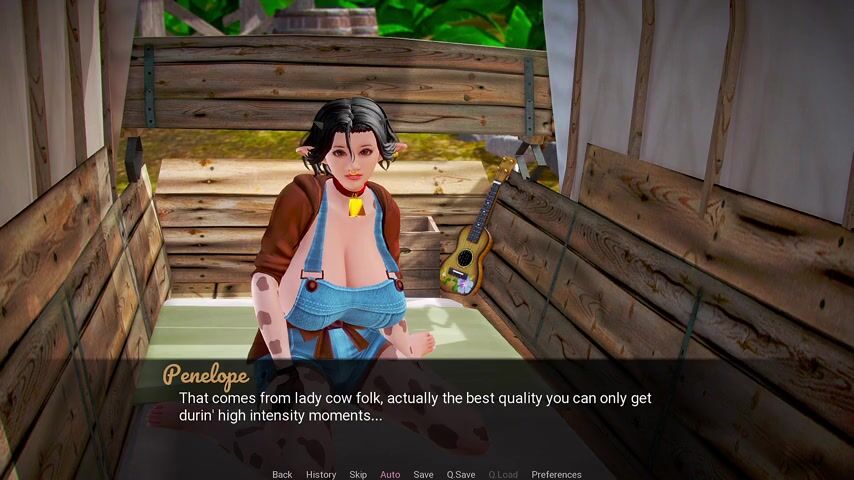Viewport: 854px width, 480px height.
Task: Open the dialogue History log
Action: pyautogui.click(x=321, y=475)
